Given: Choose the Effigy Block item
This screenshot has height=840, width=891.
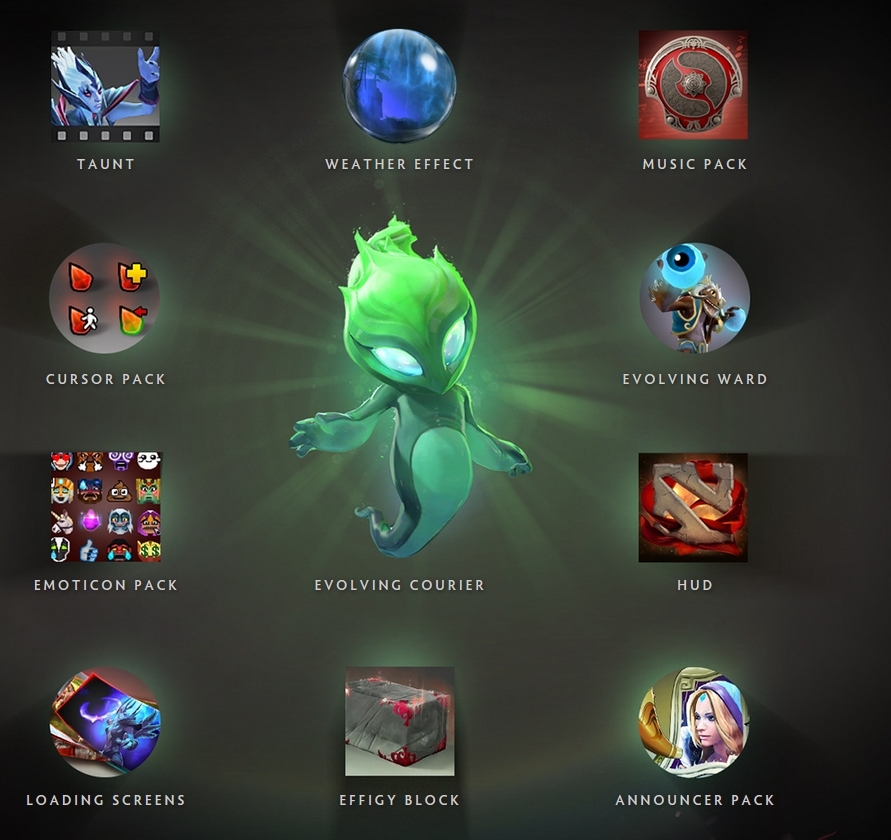Looking at the screenshot, I should pyautogui.click(x=399, y=722).
